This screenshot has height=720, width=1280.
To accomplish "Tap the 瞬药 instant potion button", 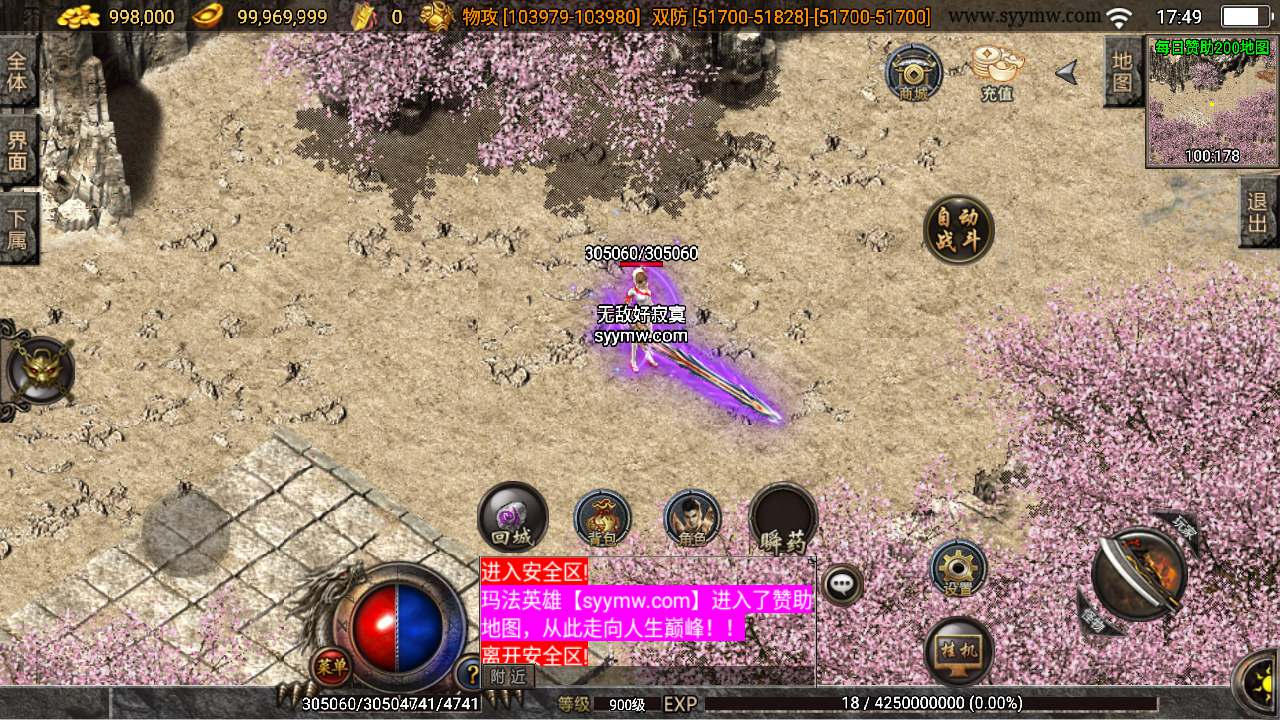I will (783, 518).
